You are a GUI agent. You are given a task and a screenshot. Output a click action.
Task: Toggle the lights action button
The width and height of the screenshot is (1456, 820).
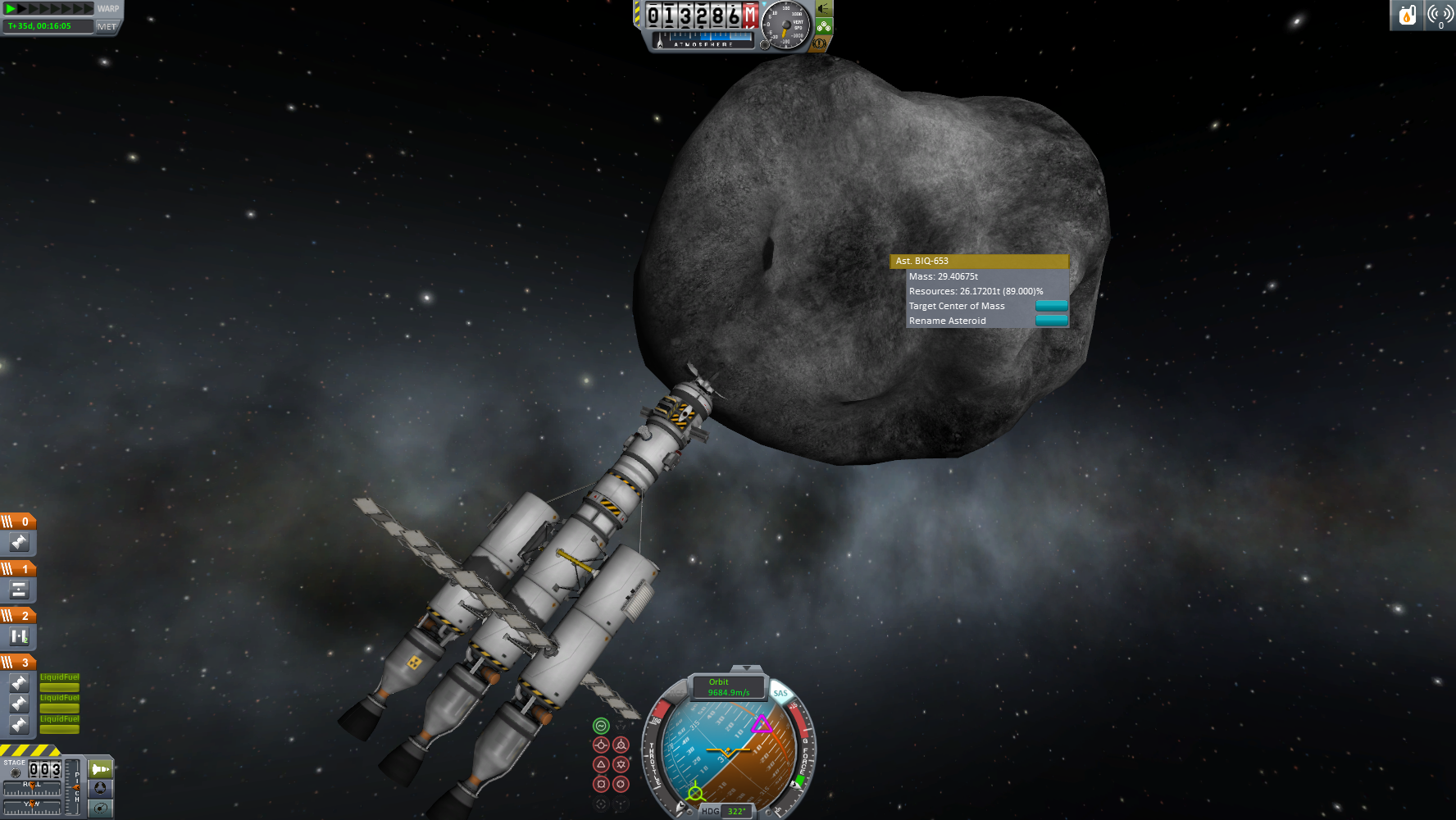click(824, 9)
